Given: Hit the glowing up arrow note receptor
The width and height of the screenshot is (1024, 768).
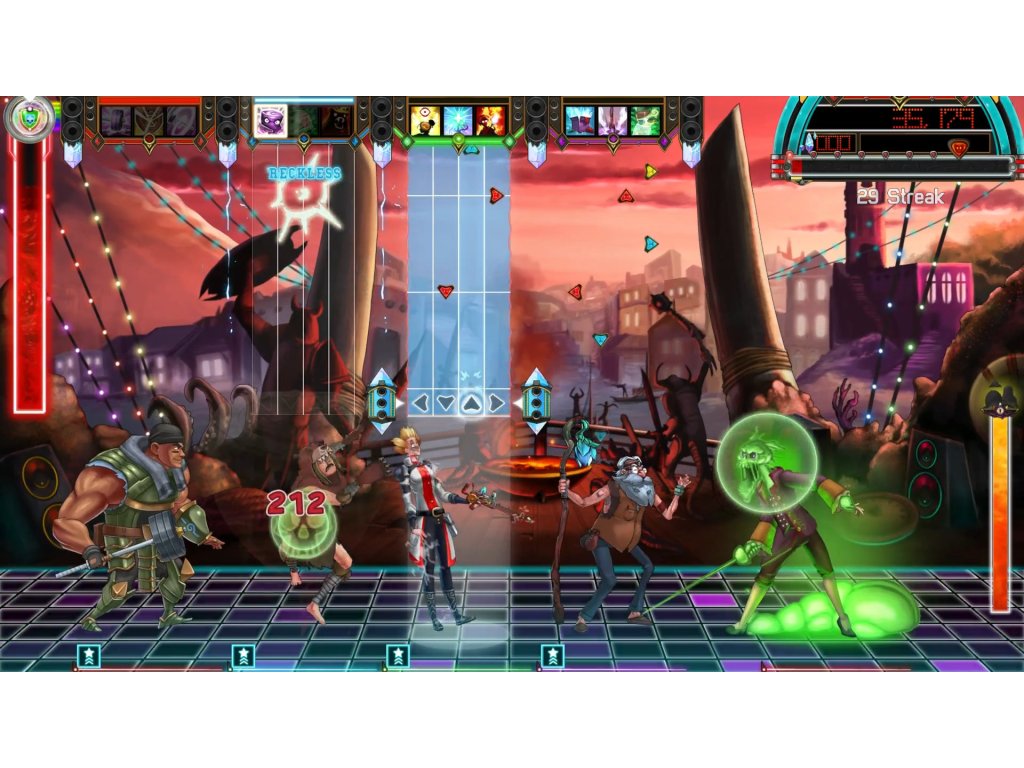Looking at the screenshot, I should coord(472,403).
